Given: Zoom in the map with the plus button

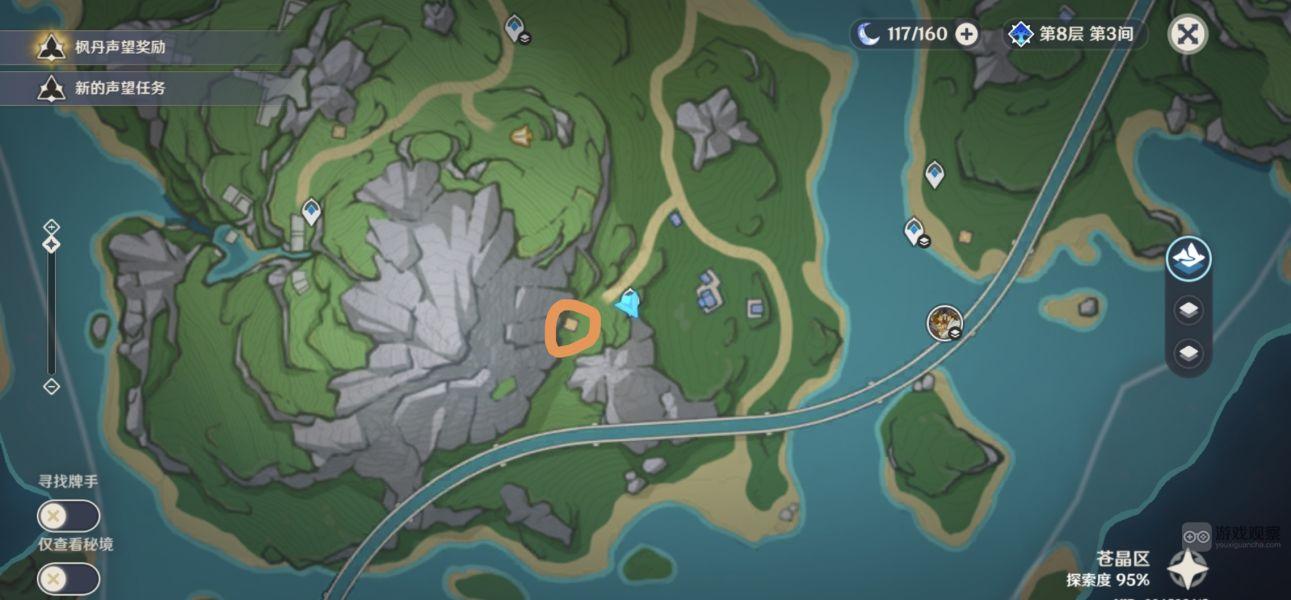Looking at the screenshot, I should pyautogui.click(x=52, y=226).
